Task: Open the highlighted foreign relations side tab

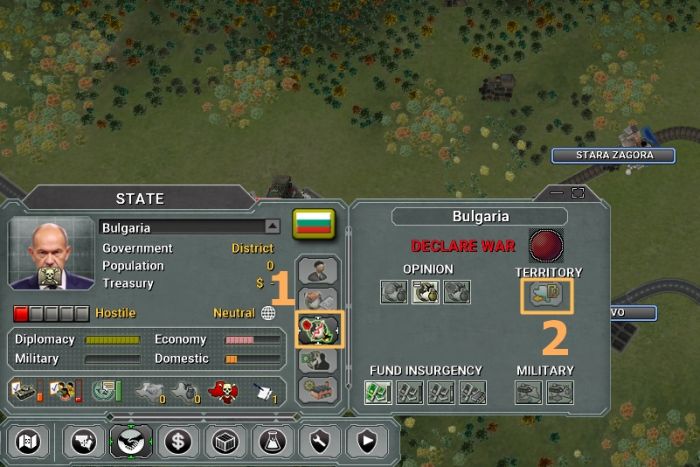Action: coord(320,330)
